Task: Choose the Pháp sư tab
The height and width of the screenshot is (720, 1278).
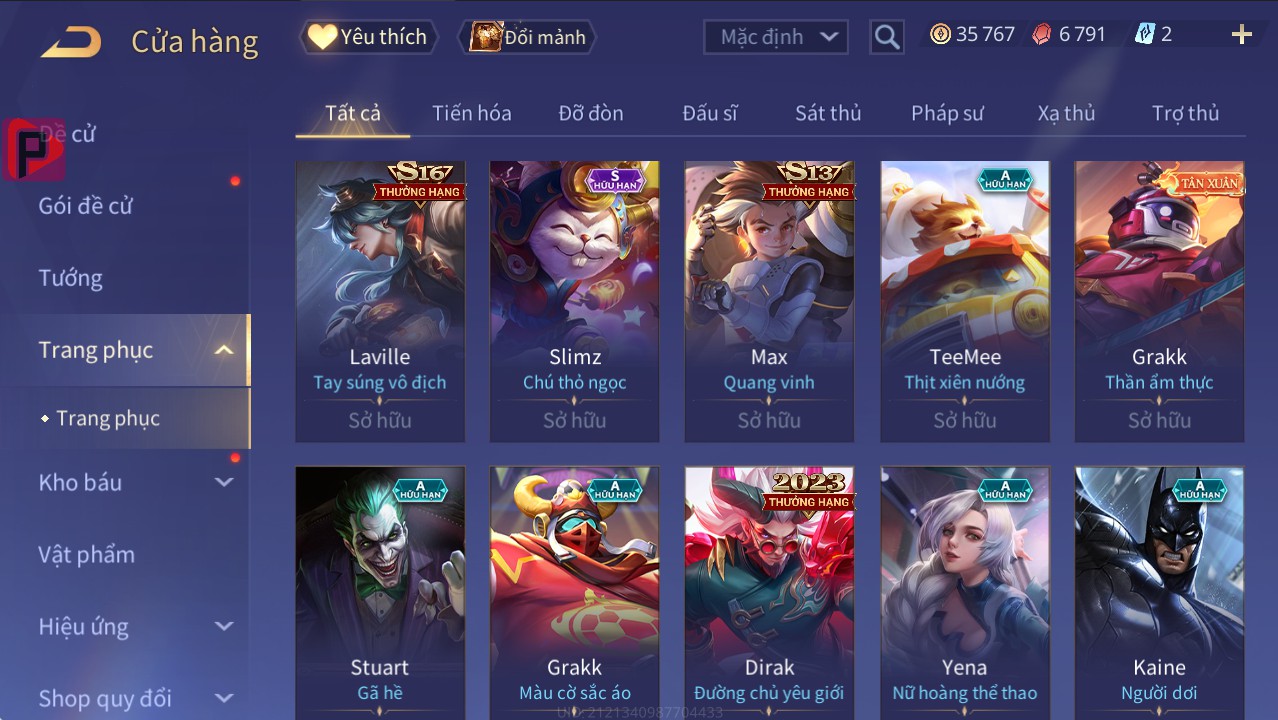Action: 946,113
